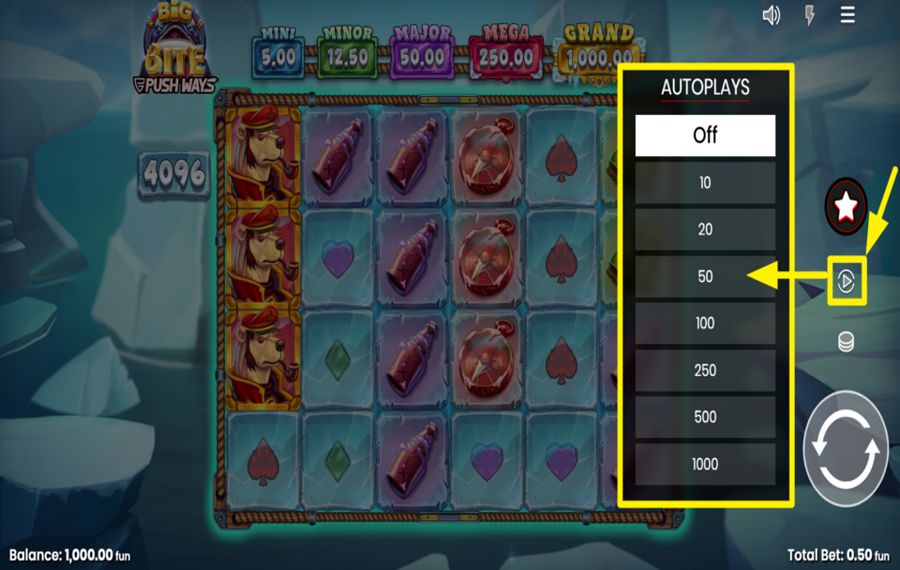The width and height of the screenshot is (900, 570).
Task: Select 1000 autoplays
Action: click(x=705, y=464)
